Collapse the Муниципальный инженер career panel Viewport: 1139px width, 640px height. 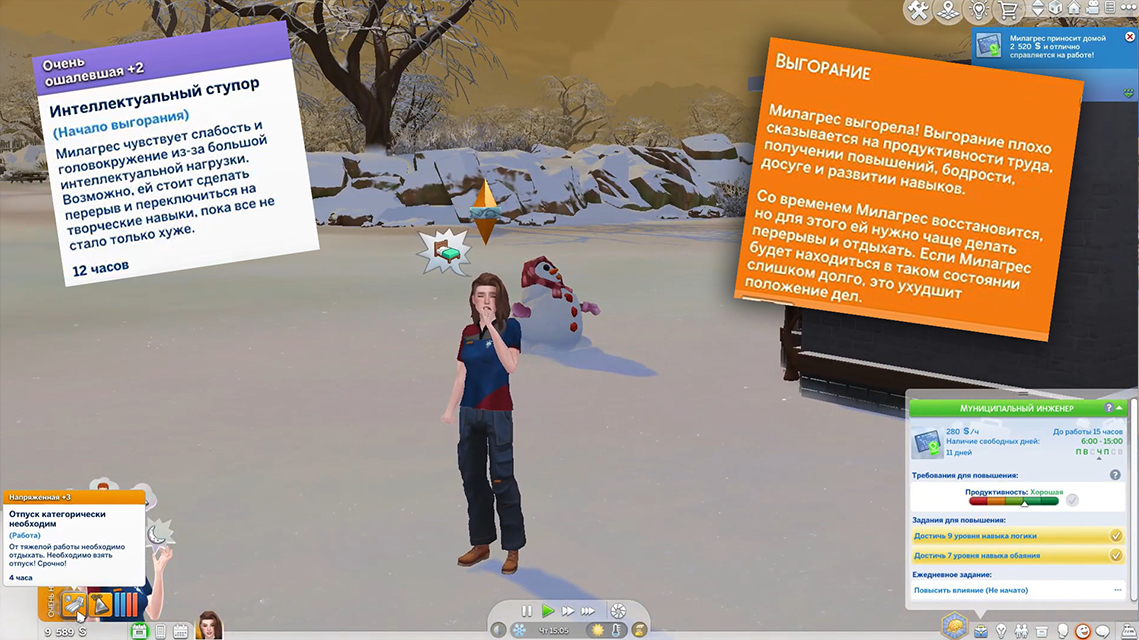[1120, 409]
